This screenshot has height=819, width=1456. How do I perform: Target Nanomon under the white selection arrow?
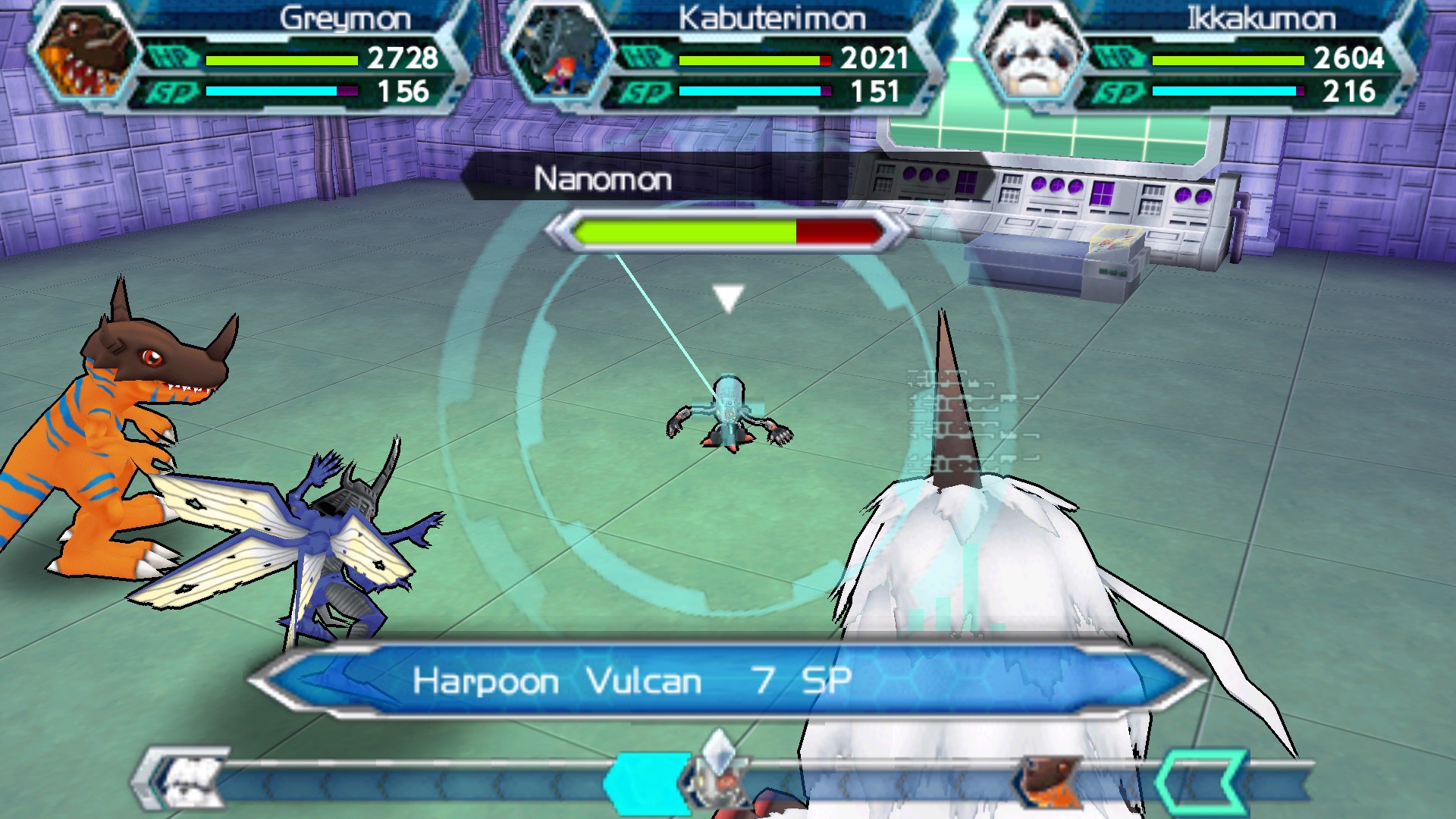pos(730,417)
